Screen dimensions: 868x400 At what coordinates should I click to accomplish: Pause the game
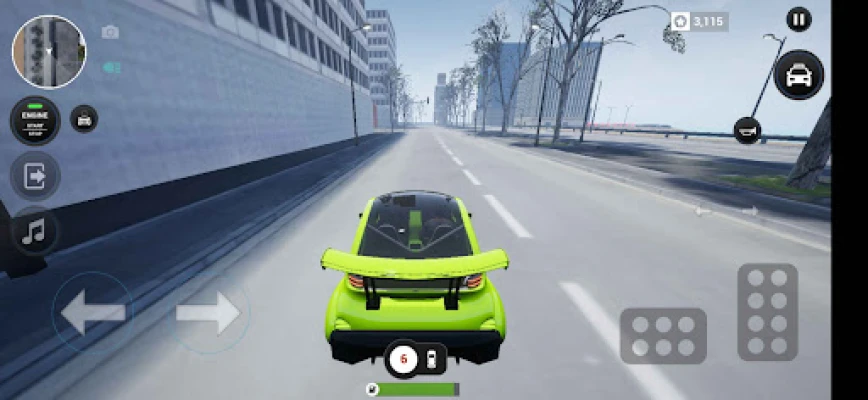point(798,19)
